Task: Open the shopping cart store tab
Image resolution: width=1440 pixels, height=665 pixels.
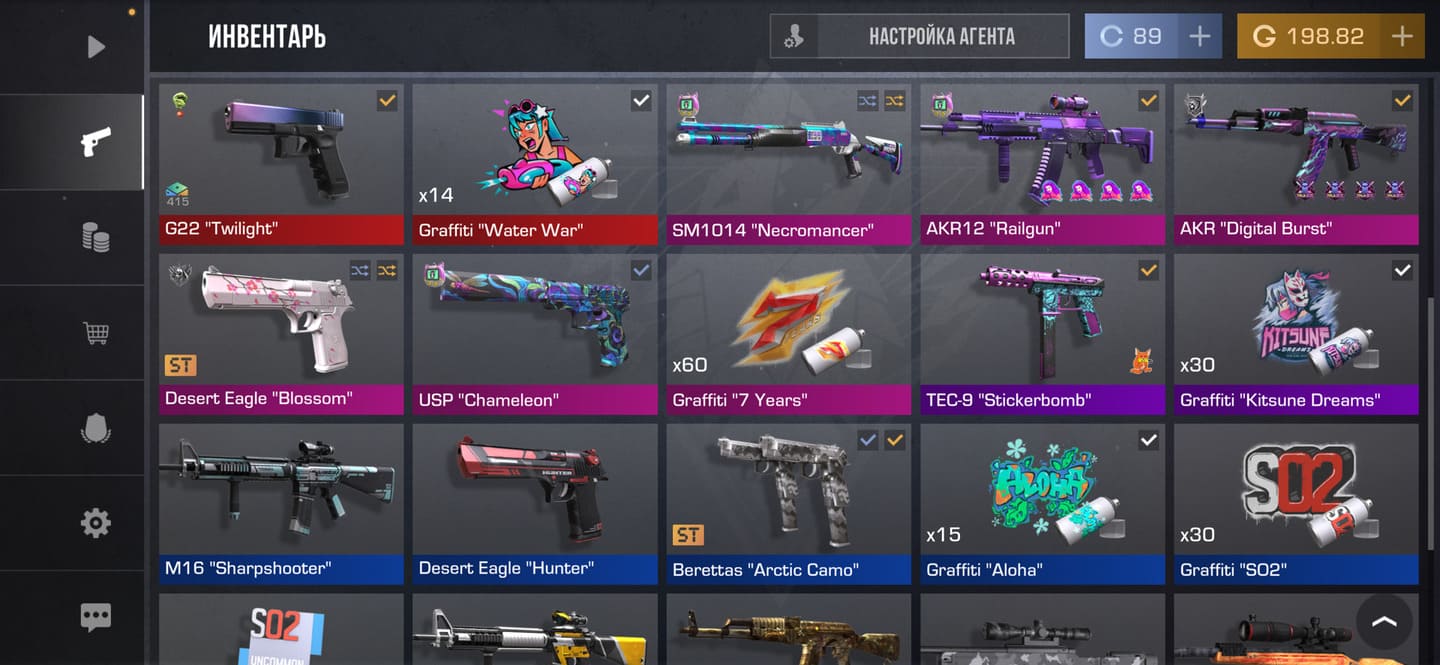Action: [95, 333]
